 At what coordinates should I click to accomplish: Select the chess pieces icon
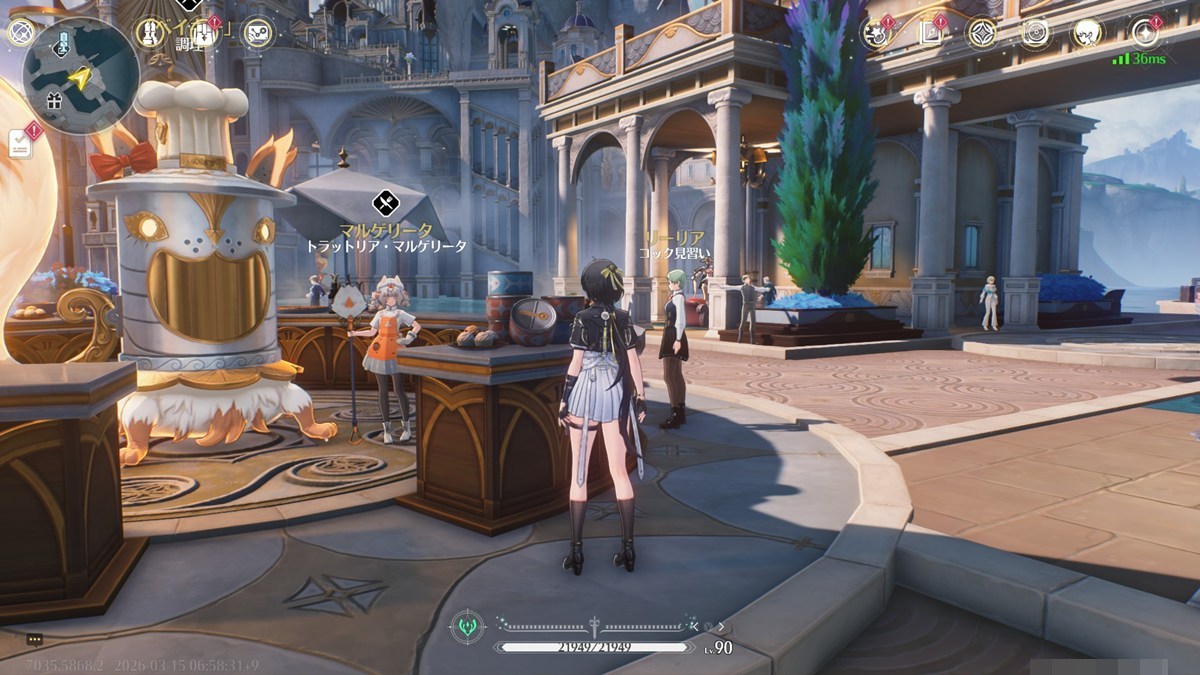(150, 32)
